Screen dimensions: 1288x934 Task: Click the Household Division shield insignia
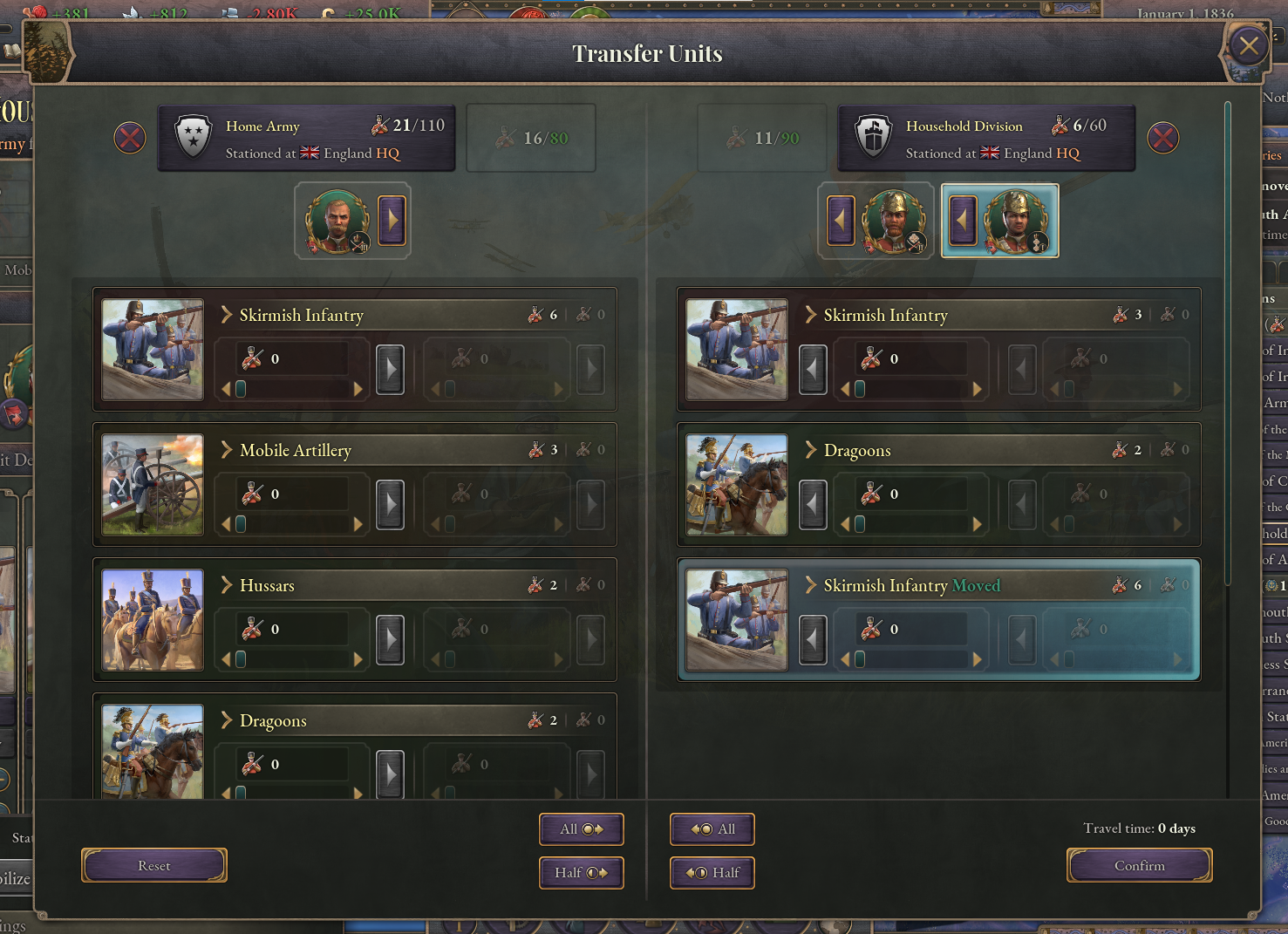(873, 137)
